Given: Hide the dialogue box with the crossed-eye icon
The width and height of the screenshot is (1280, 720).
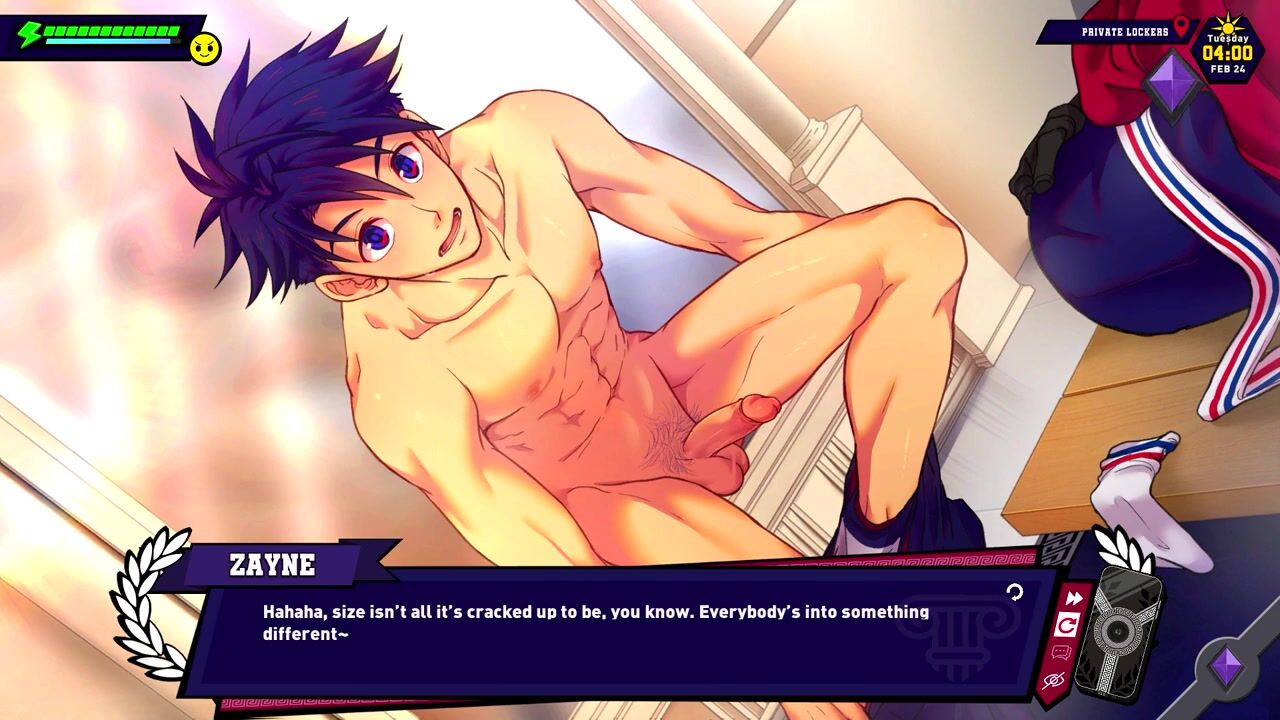Looking at the screenshot, I should (x=1053, y=681).
